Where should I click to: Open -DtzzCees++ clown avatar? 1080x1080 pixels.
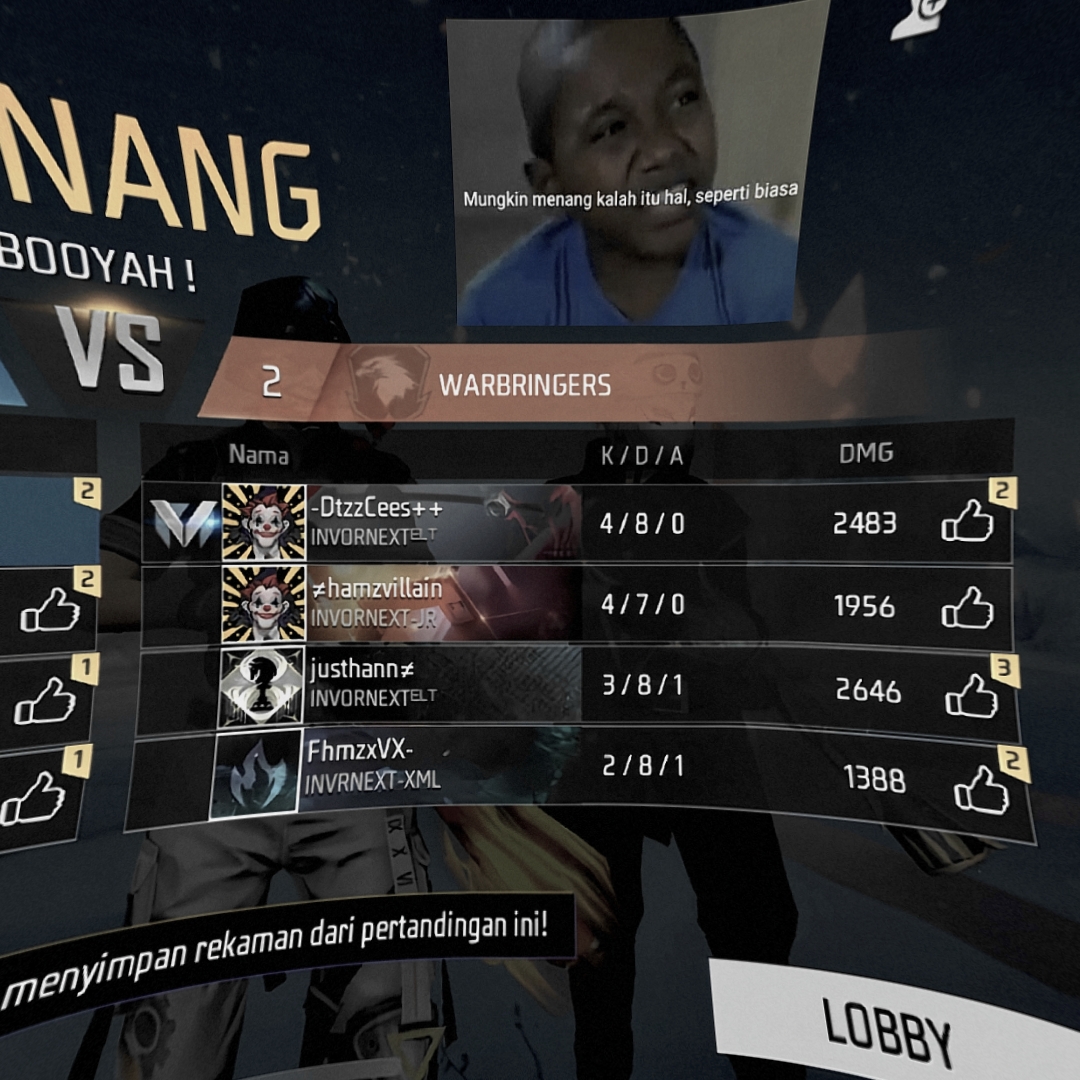[x=263, y=522]
